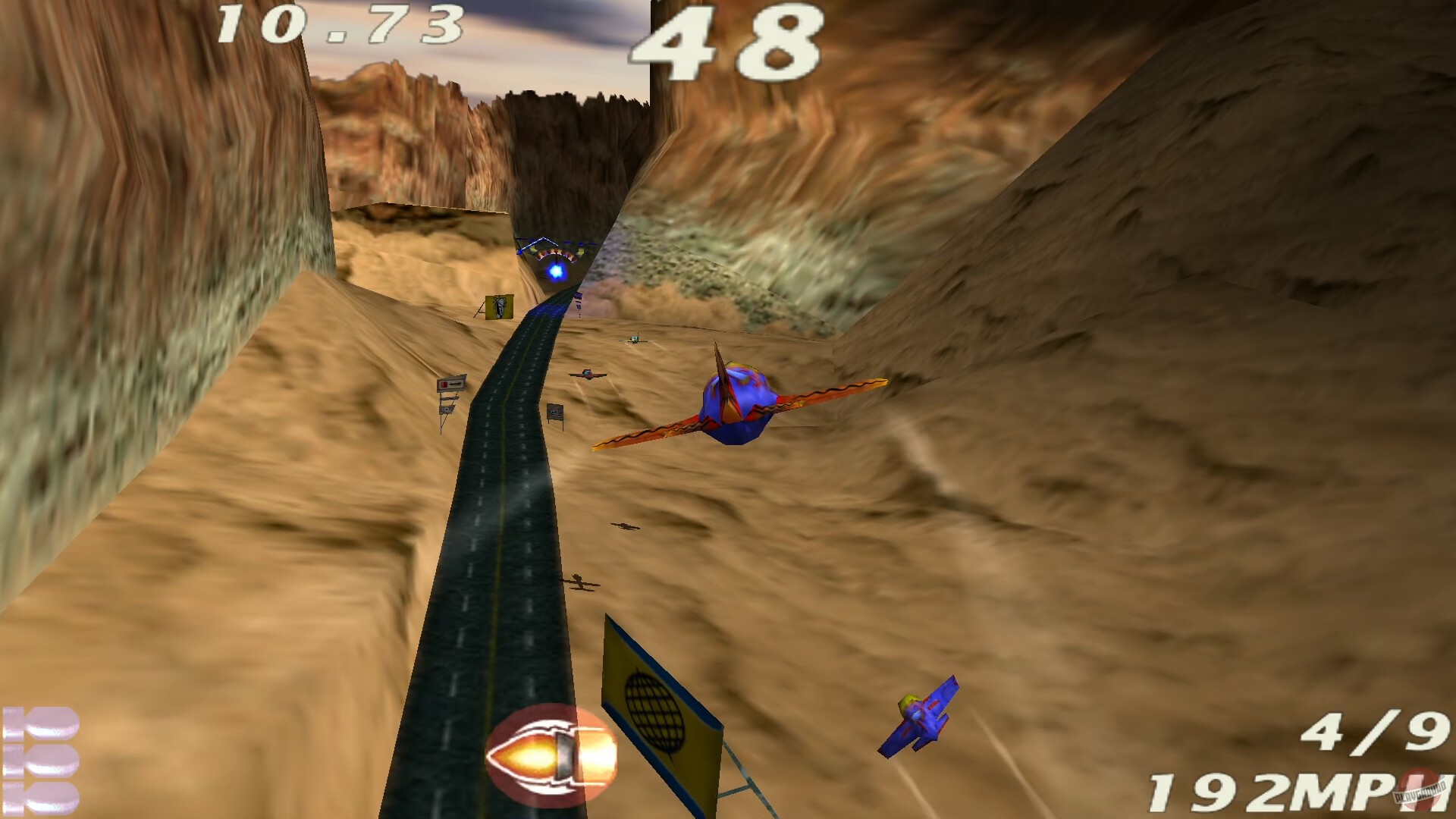The width and height of the screenshot is (1456, 819).
Task: Click the distant rival plane over the road
Action: tap(588, 373)
